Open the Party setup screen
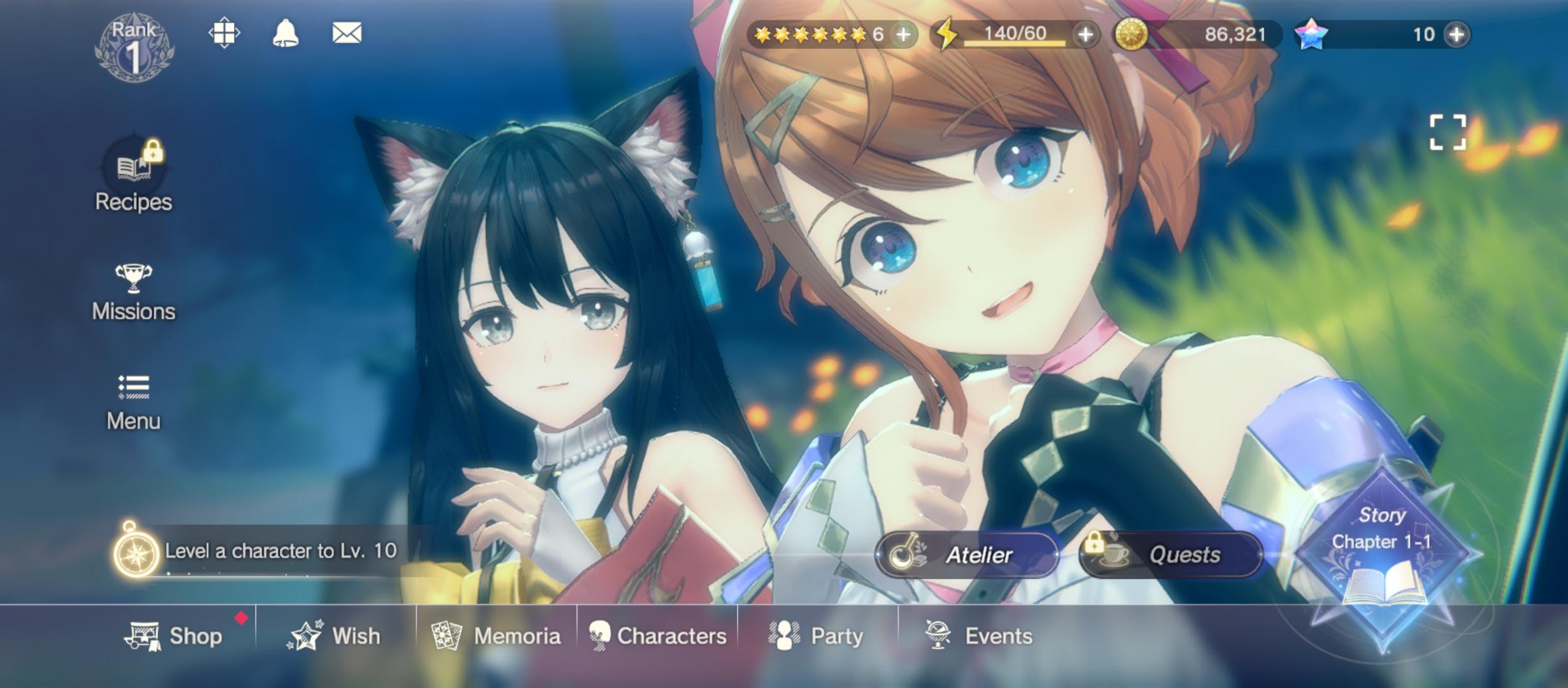The image size is (1568, 688). tap(818, 636)
